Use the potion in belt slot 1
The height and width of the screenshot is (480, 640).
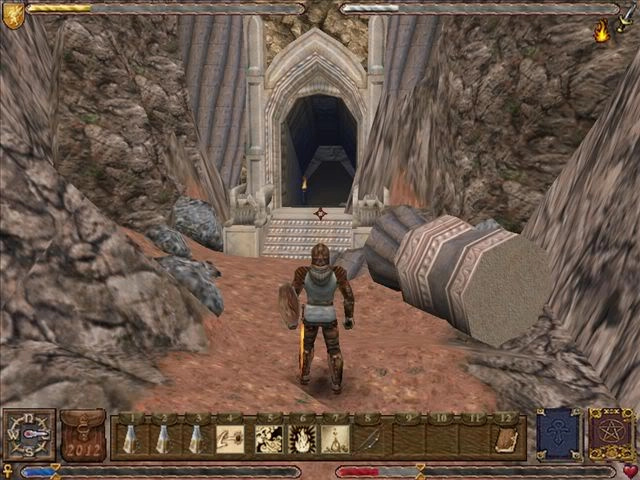pyautogui.click(x=130, y=438)
